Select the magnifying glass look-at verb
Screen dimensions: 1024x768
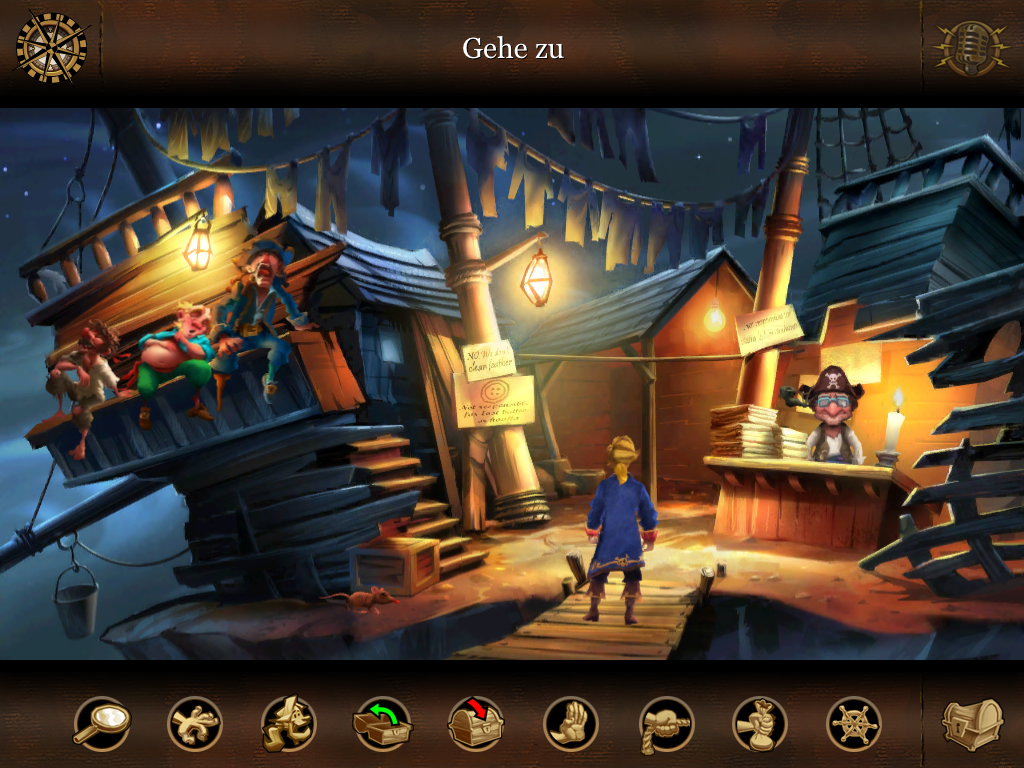click(x=101, y=723)
